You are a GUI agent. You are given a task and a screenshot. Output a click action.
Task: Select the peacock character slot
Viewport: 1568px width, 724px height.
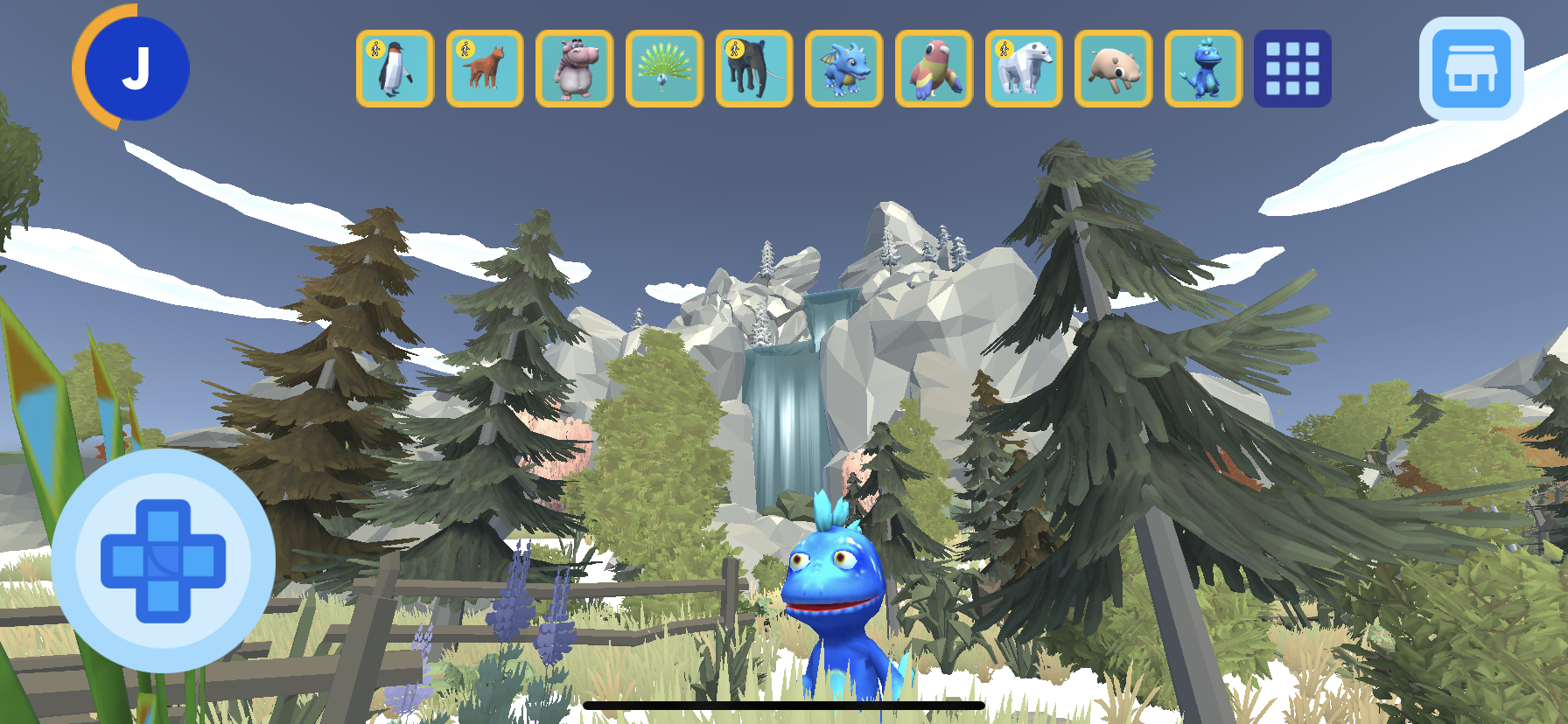664,69
